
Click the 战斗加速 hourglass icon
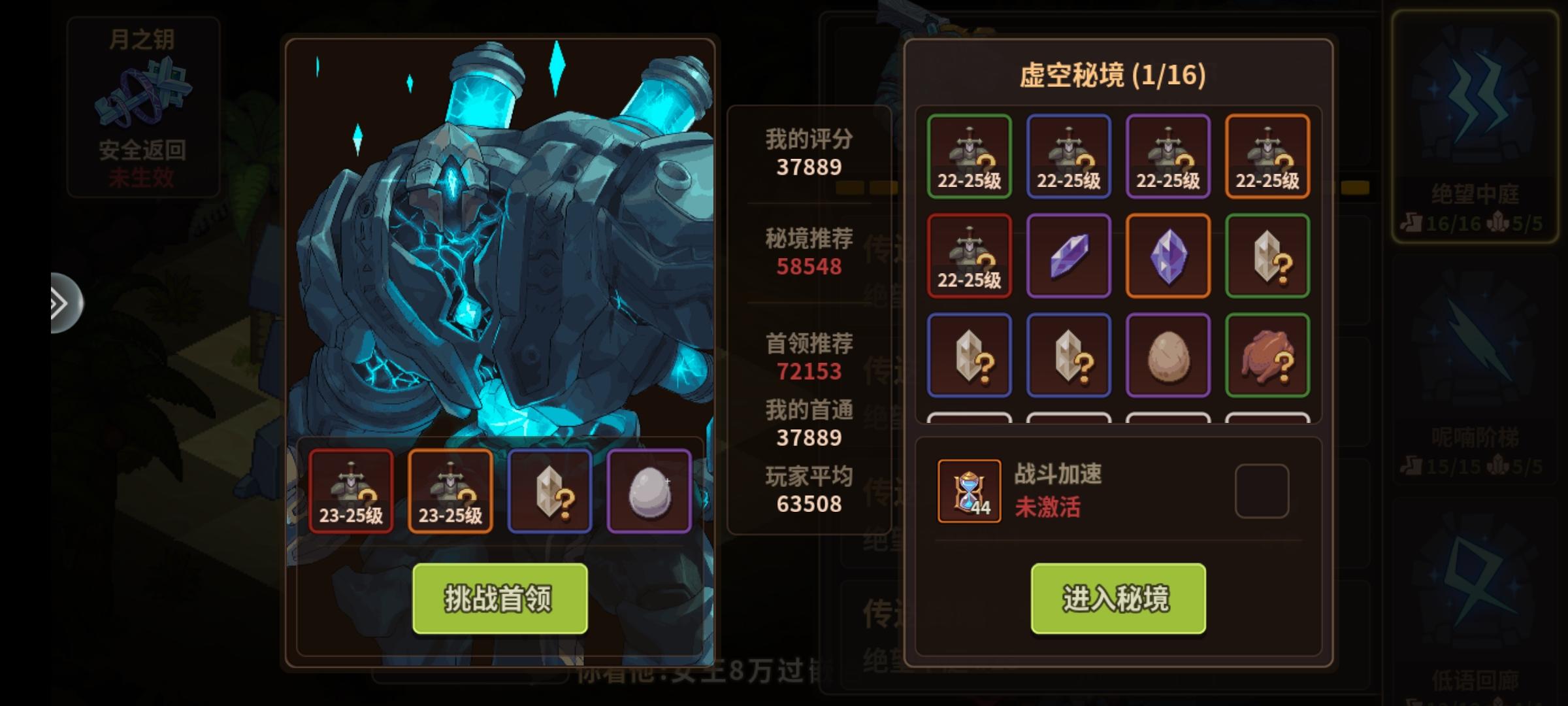(x=969, y=492)
